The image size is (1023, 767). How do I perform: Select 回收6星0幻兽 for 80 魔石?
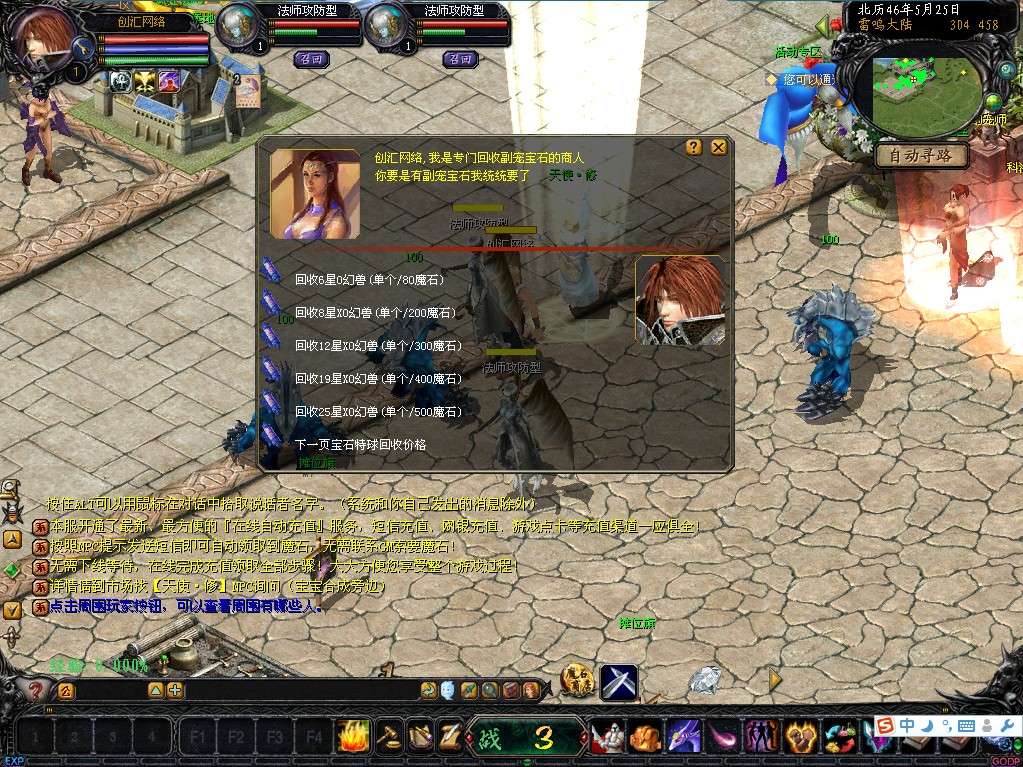click(x=368, y=280)
